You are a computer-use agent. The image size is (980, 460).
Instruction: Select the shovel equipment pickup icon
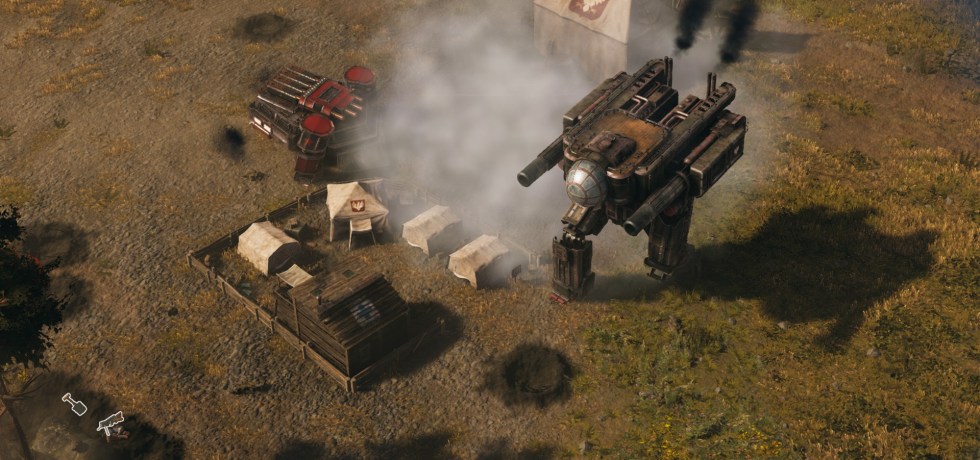(74, 404)
